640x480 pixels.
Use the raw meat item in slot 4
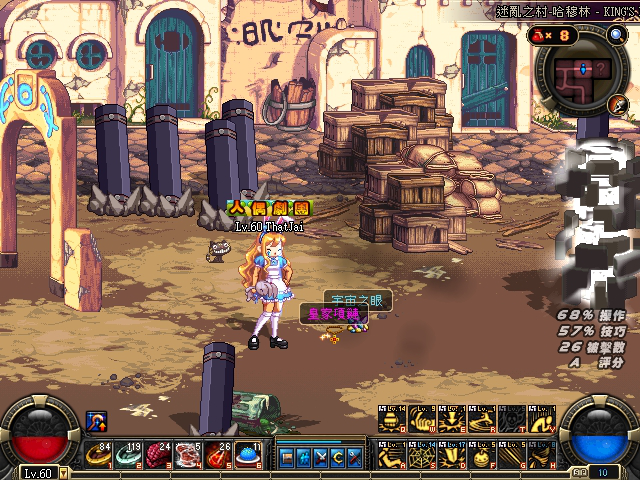pos(188,455)
